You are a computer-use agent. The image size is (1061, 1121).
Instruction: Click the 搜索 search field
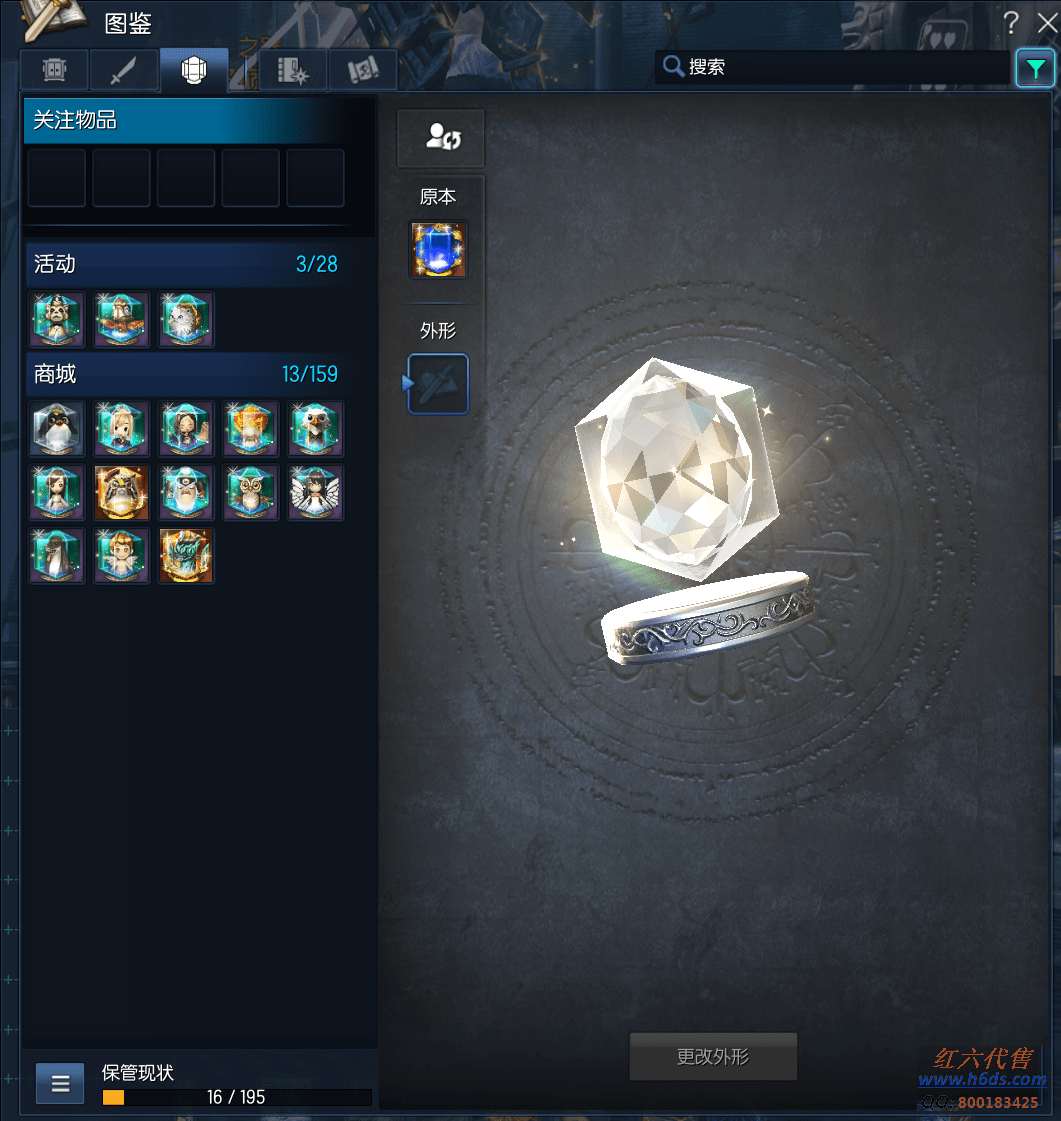point(840,67)
